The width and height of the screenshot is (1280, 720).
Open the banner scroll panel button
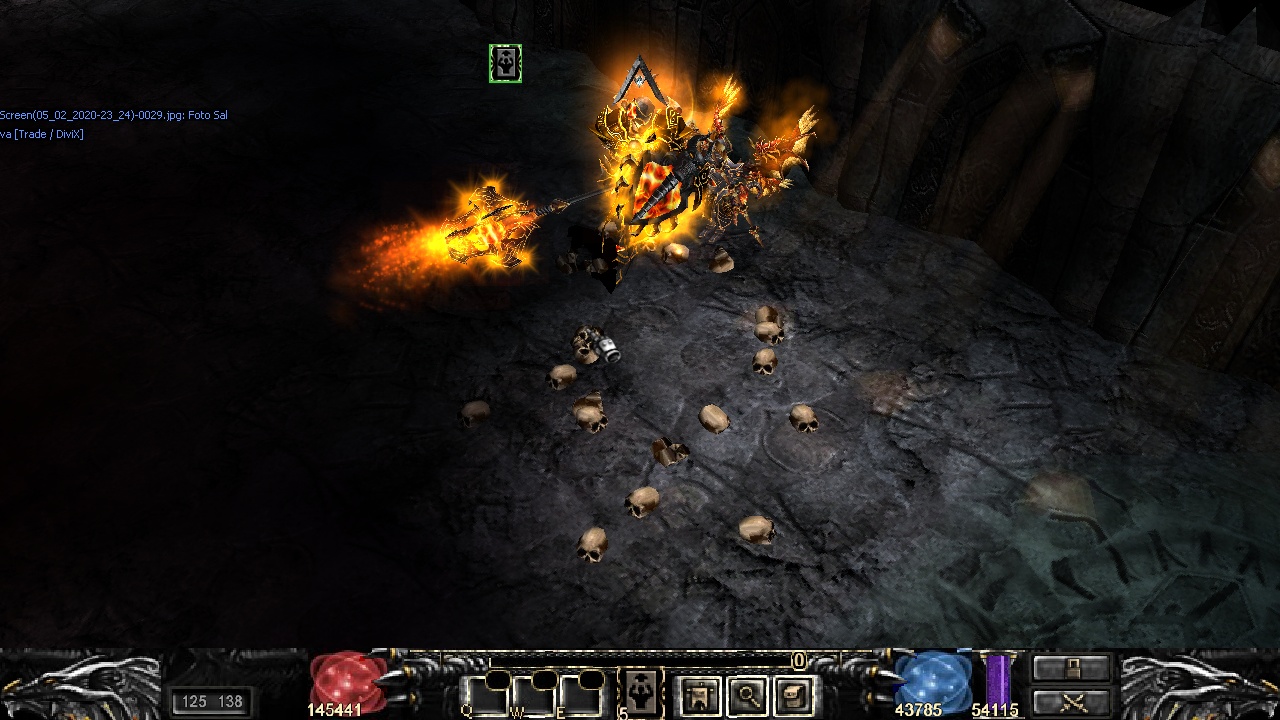(x=700, y=696)
